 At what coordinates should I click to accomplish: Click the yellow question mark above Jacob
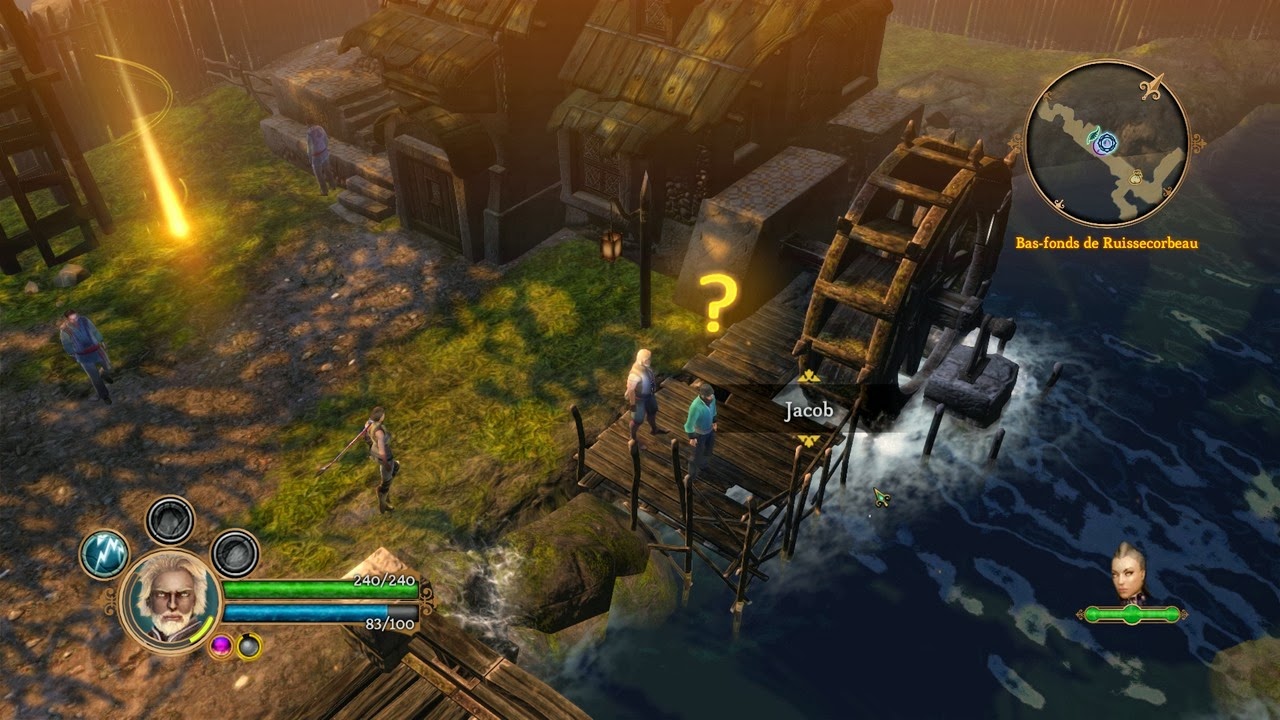tap(722, 300)
